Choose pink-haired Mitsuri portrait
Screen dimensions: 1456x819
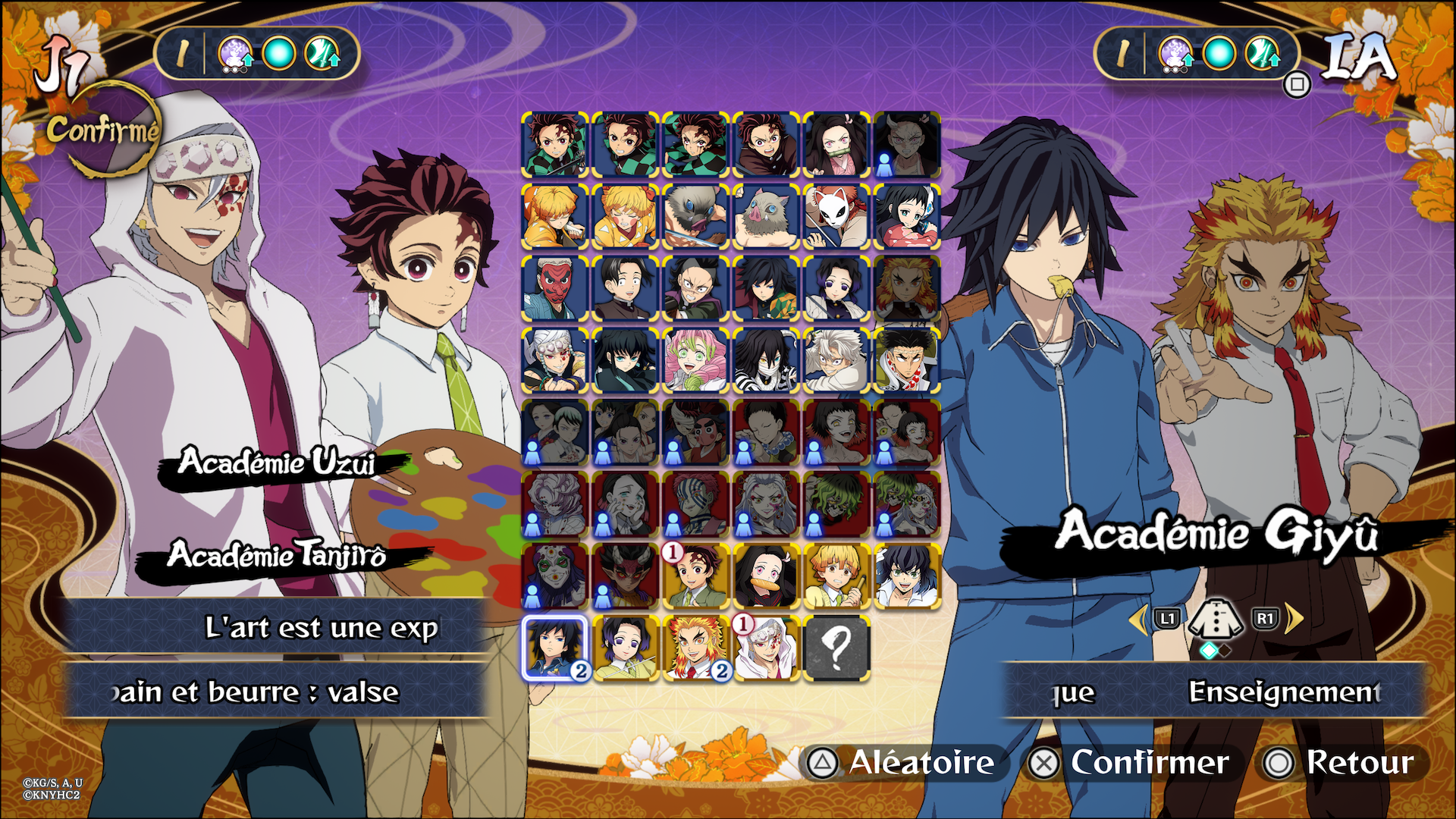(695, 361)
